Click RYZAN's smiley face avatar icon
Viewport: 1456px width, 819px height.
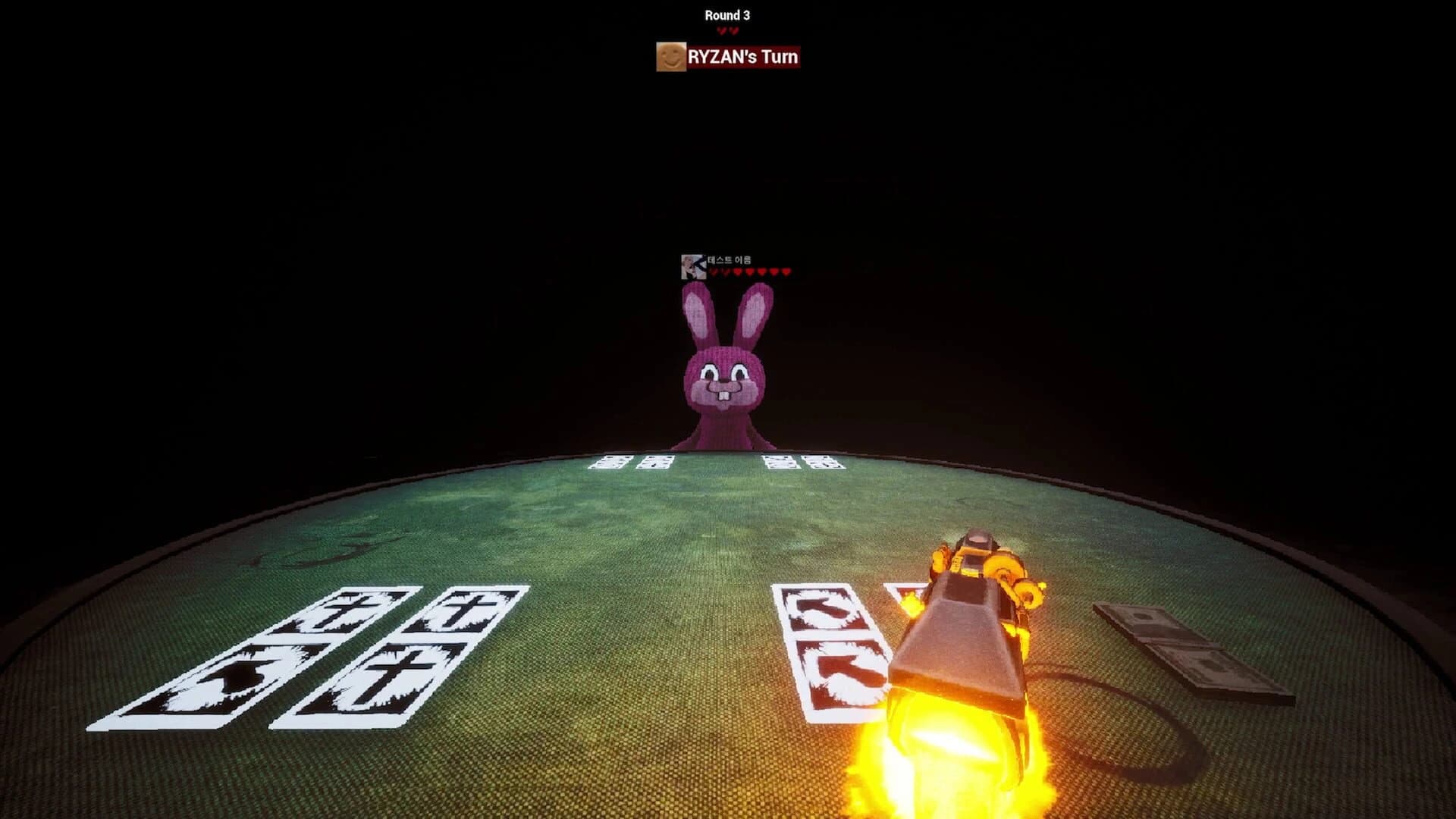click(x=671, y=57)
